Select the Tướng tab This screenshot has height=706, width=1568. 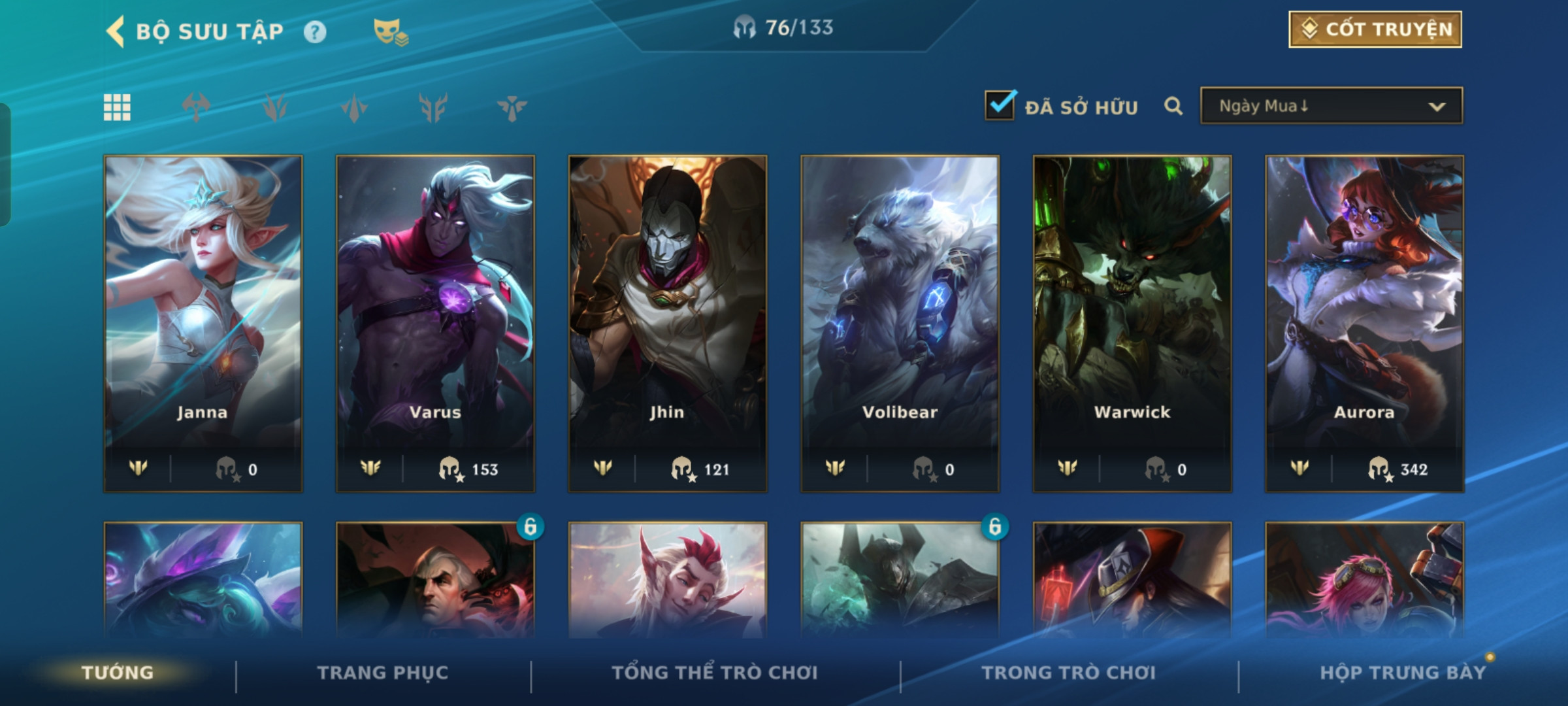pyautogui.click(x=118, y=673)
